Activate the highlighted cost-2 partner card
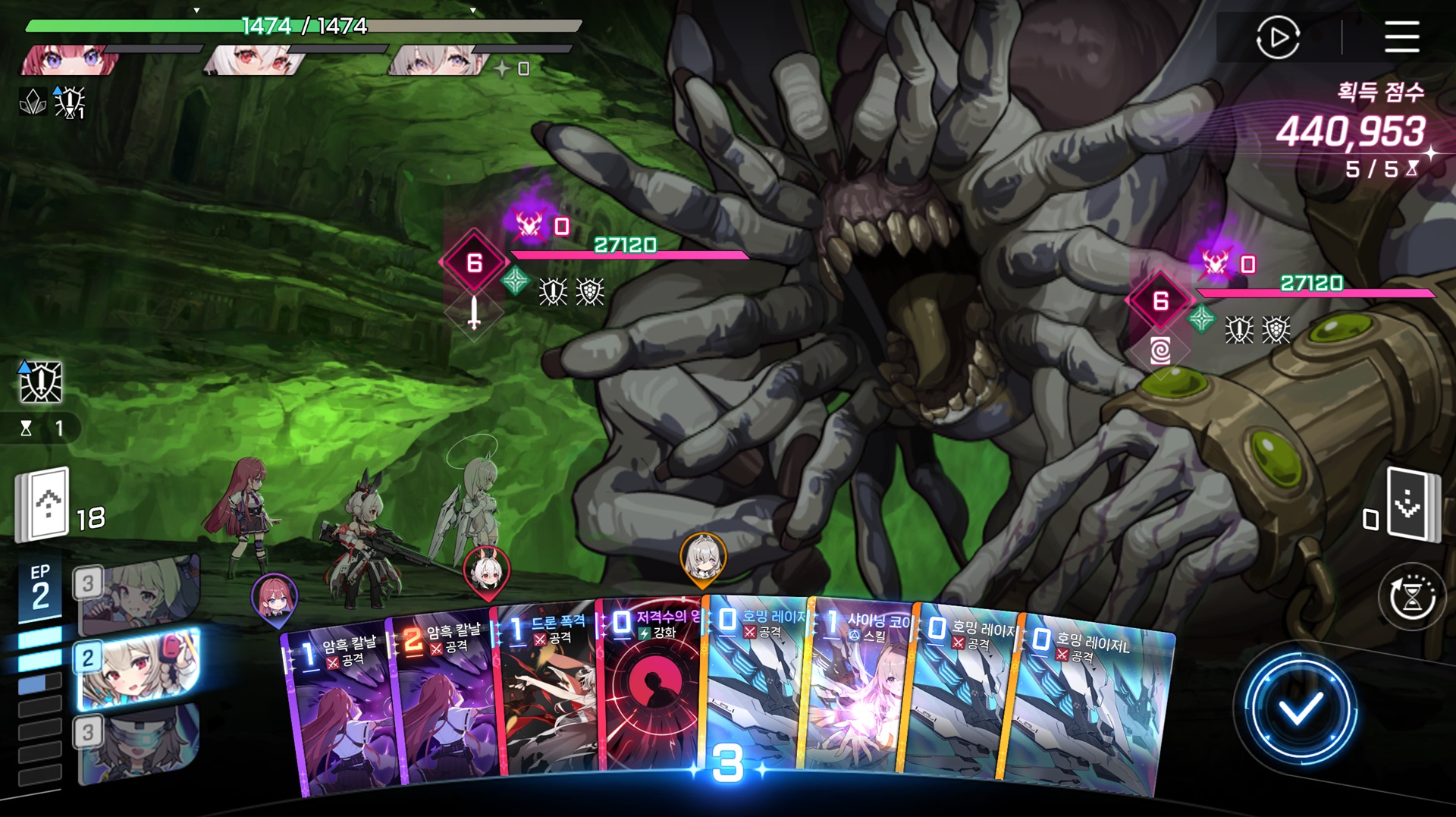 [140, 669]
